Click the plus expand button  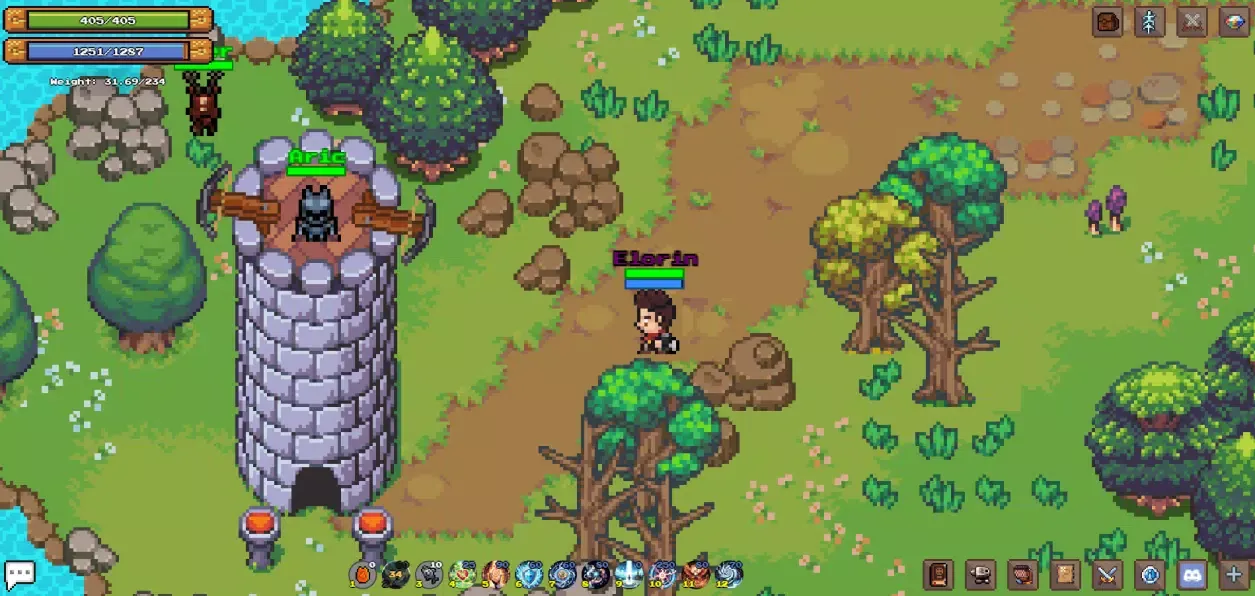1234,575
